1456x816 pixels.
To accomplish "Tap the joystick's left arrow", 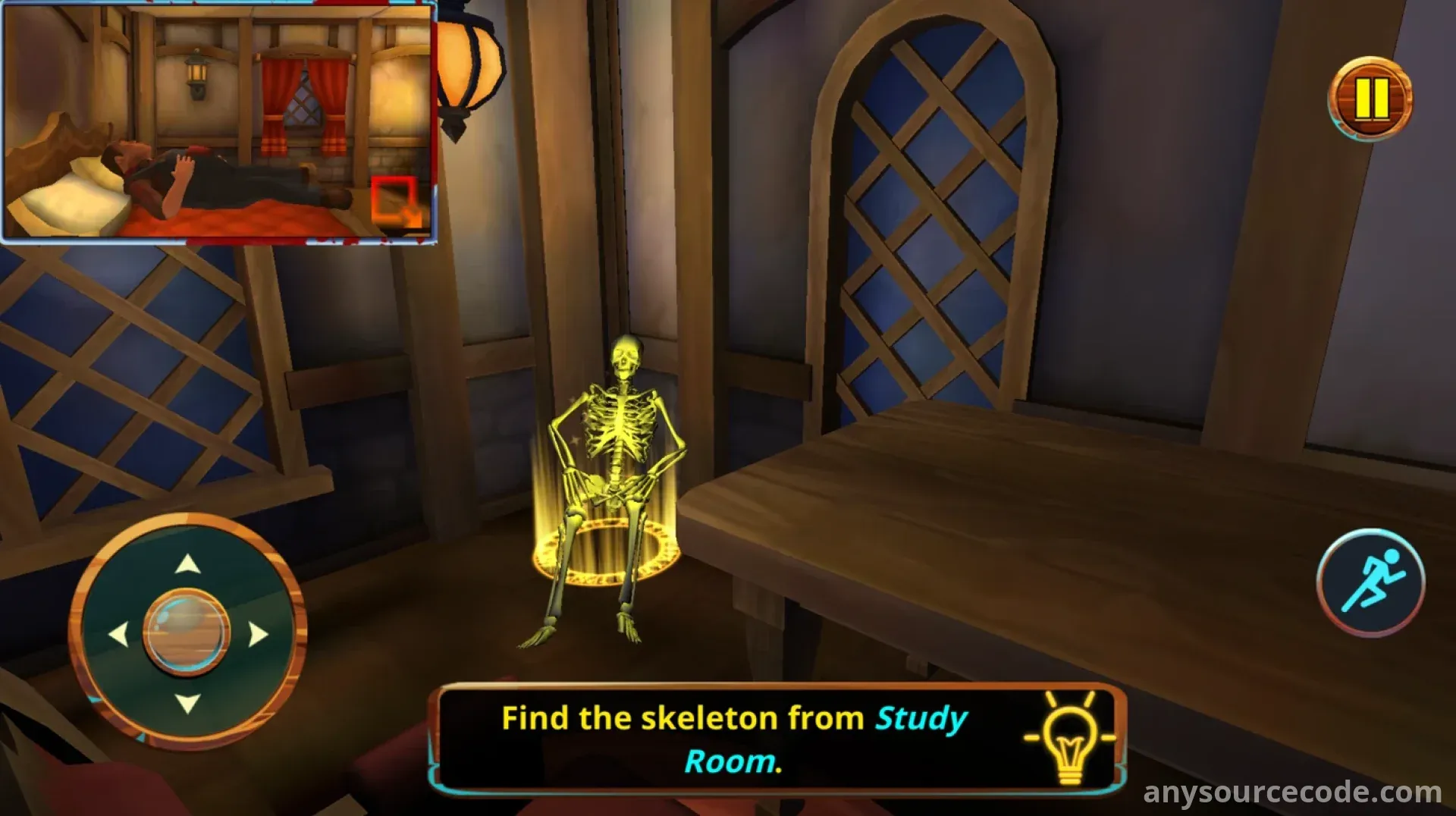I will pos(118,634).
